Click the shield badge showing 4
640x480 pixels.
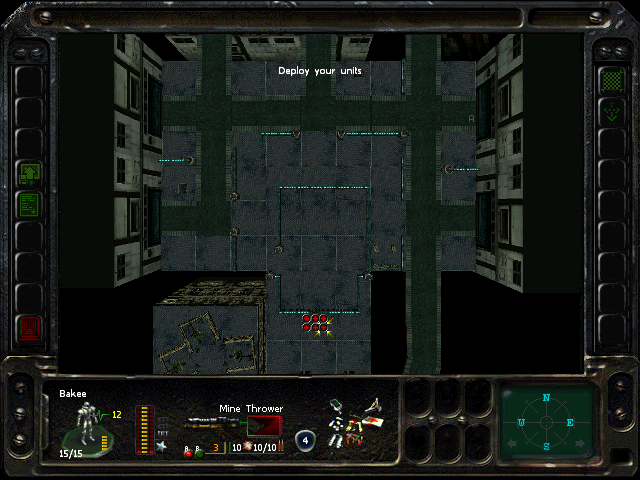[305, 438]
